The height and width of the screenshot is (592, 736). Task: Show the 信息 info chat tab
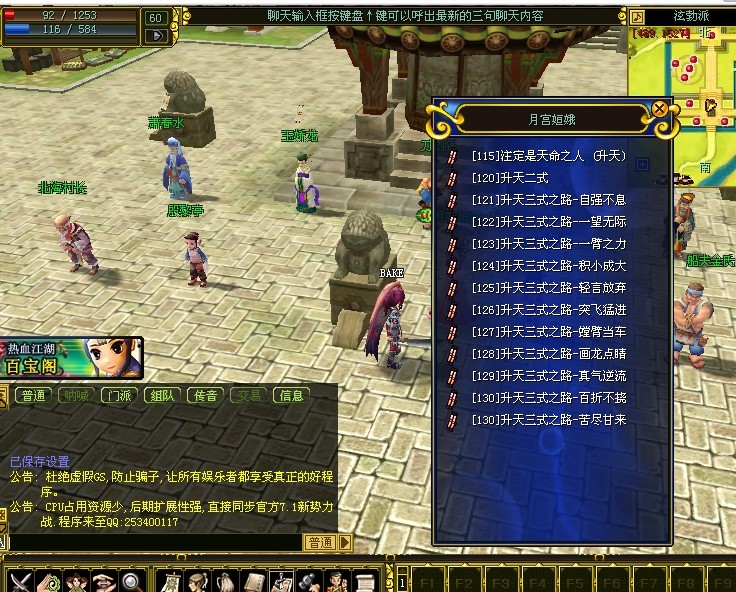tap(291, 396)
